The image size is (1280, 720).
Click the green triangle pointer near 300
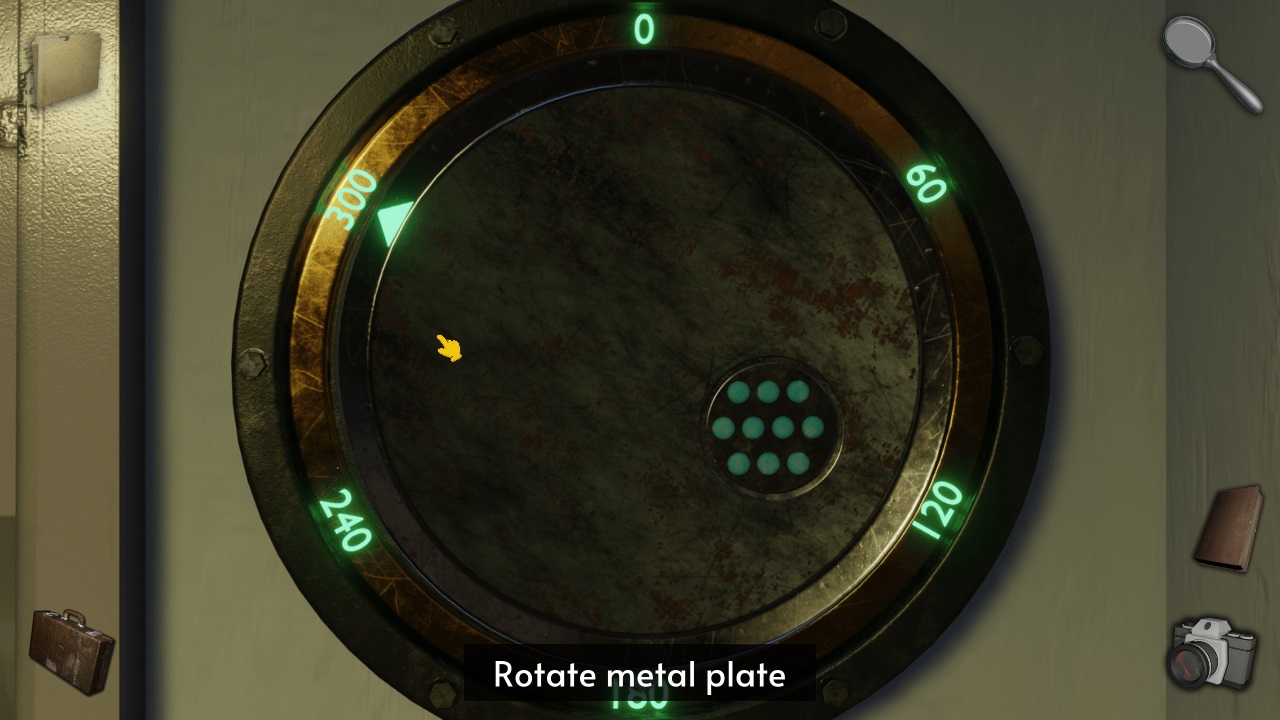(396, 223)
